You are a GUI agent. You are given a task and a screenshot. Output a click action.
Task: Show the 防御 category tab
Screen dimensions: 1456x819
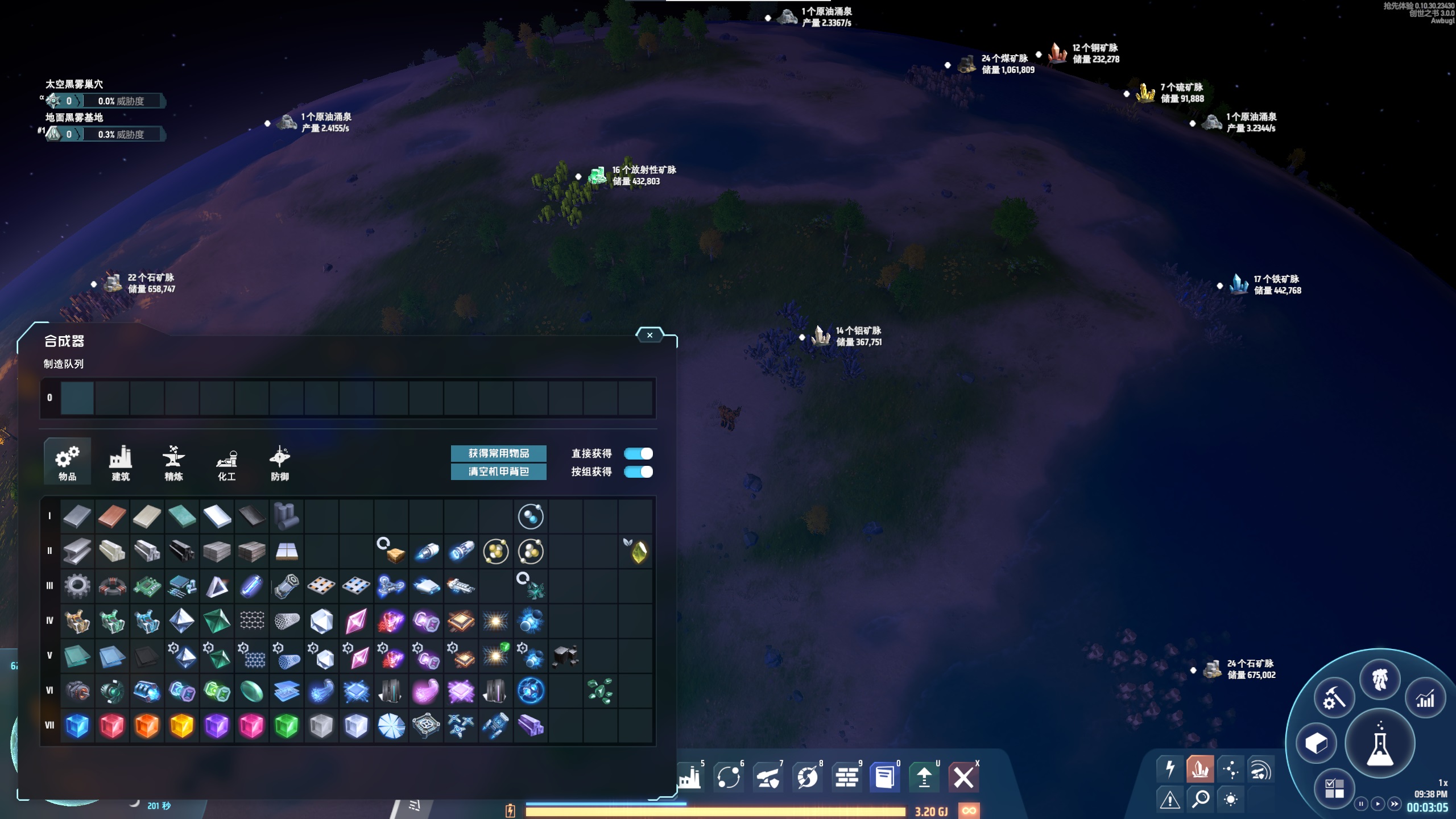click(x=279, y=462)
